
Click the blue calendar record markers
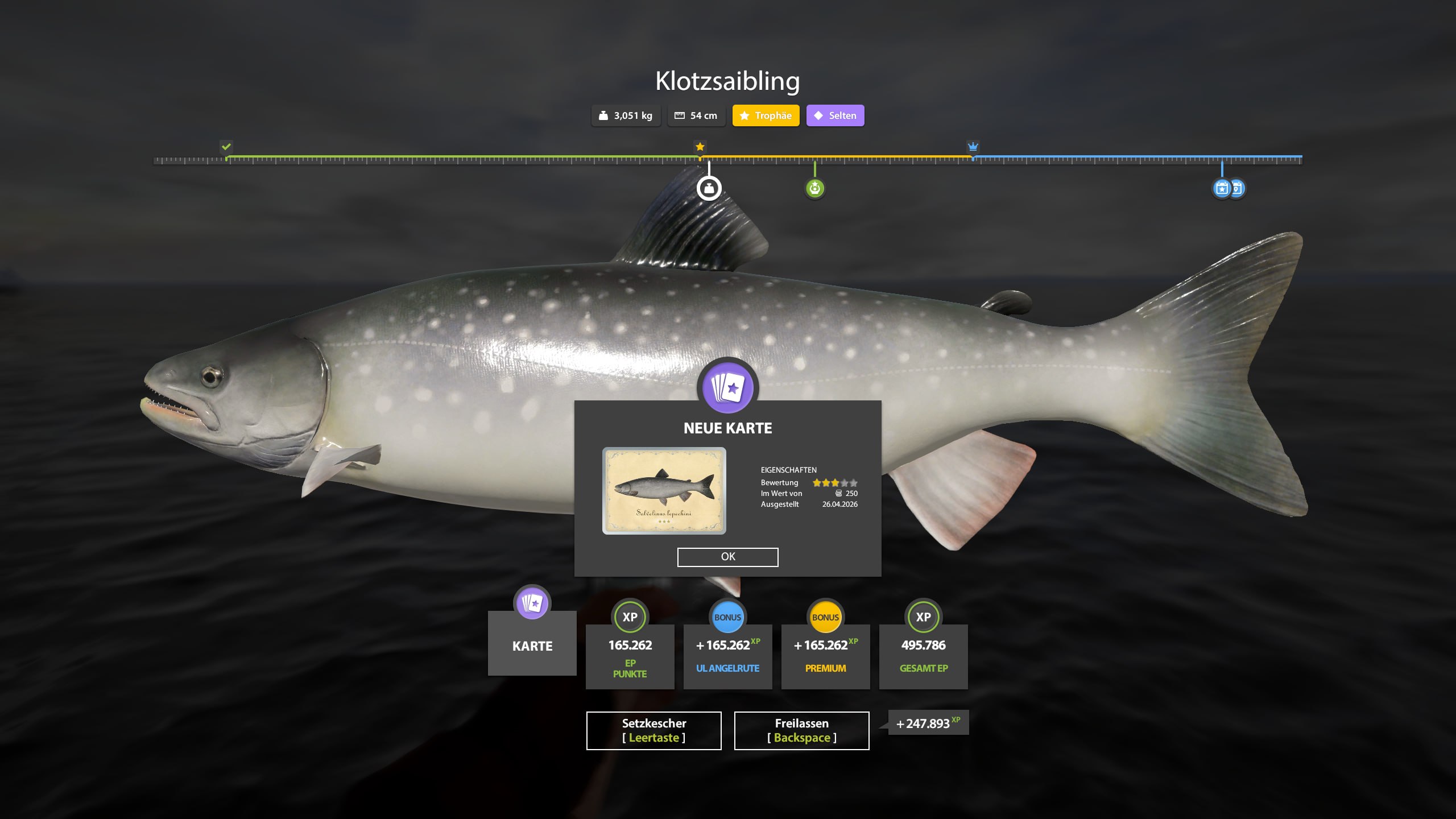(x=1228, y=188)
